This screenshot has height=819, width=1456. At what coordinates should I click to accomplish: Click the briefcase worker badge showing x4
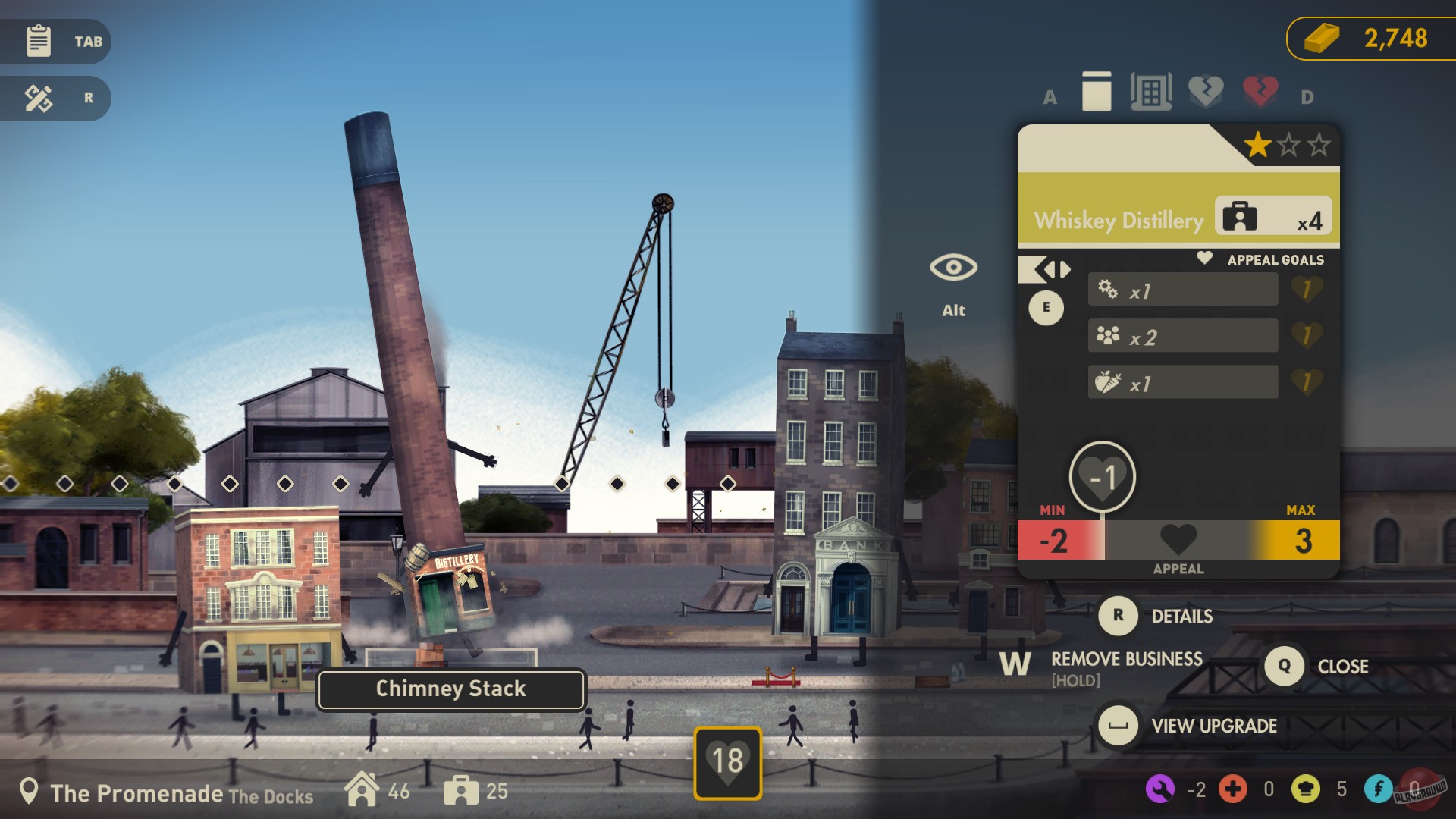pos(1272,218)
